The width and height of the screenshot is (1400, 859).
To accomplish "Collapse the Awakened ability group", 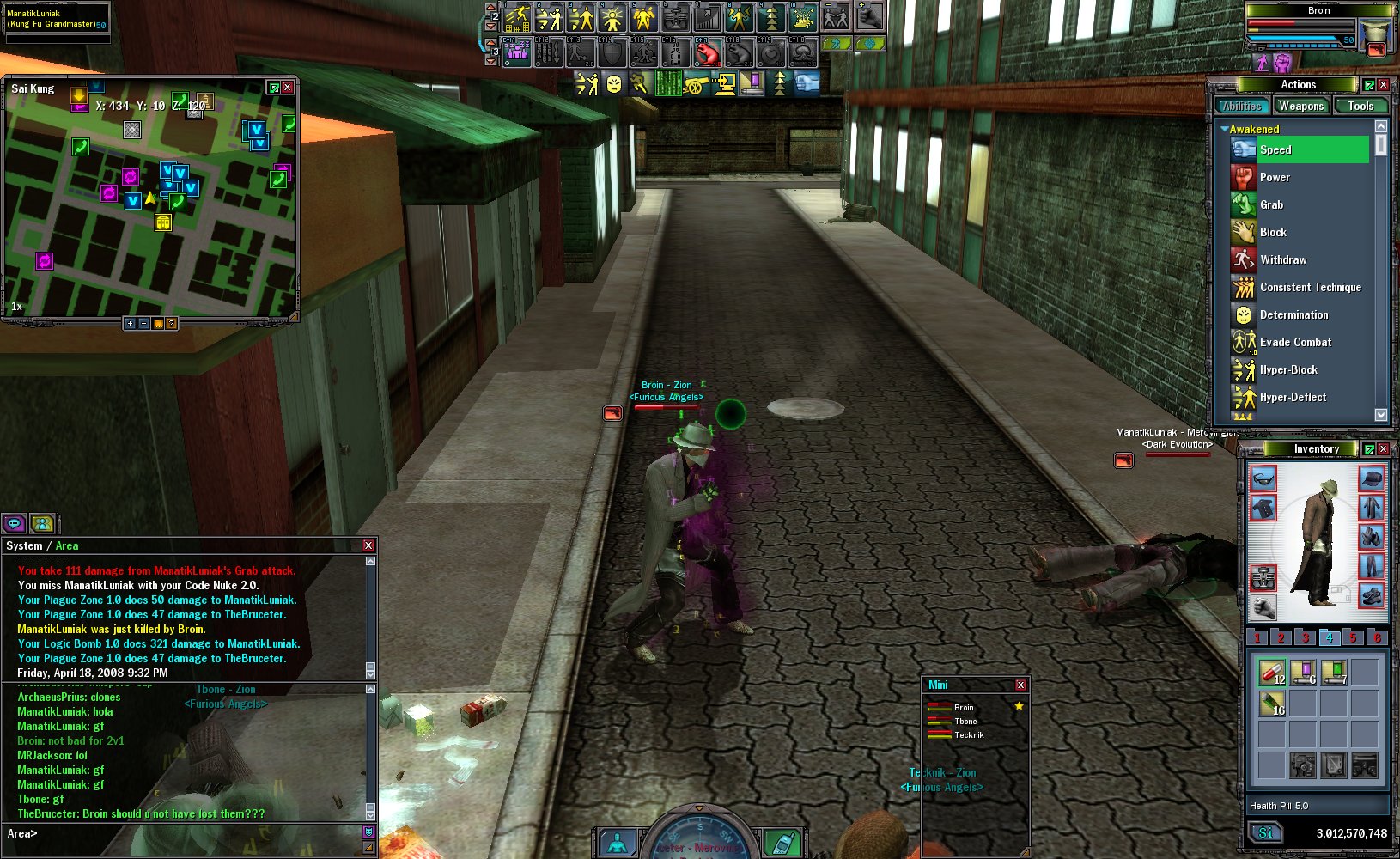I will (x=1225, y=129).
